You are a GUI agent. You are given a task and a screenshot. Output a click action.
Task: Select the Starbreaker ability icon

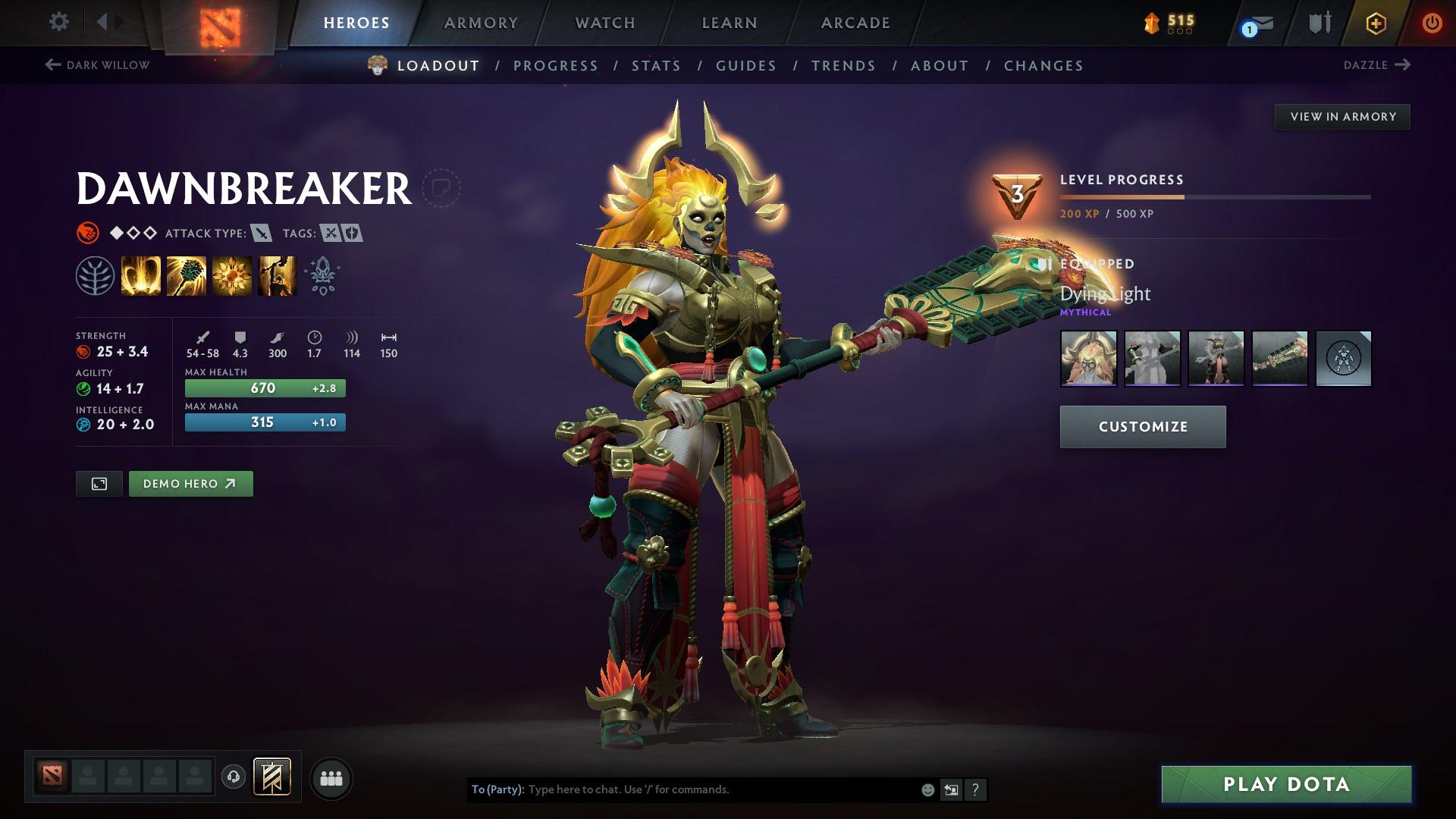coord(141,275)
